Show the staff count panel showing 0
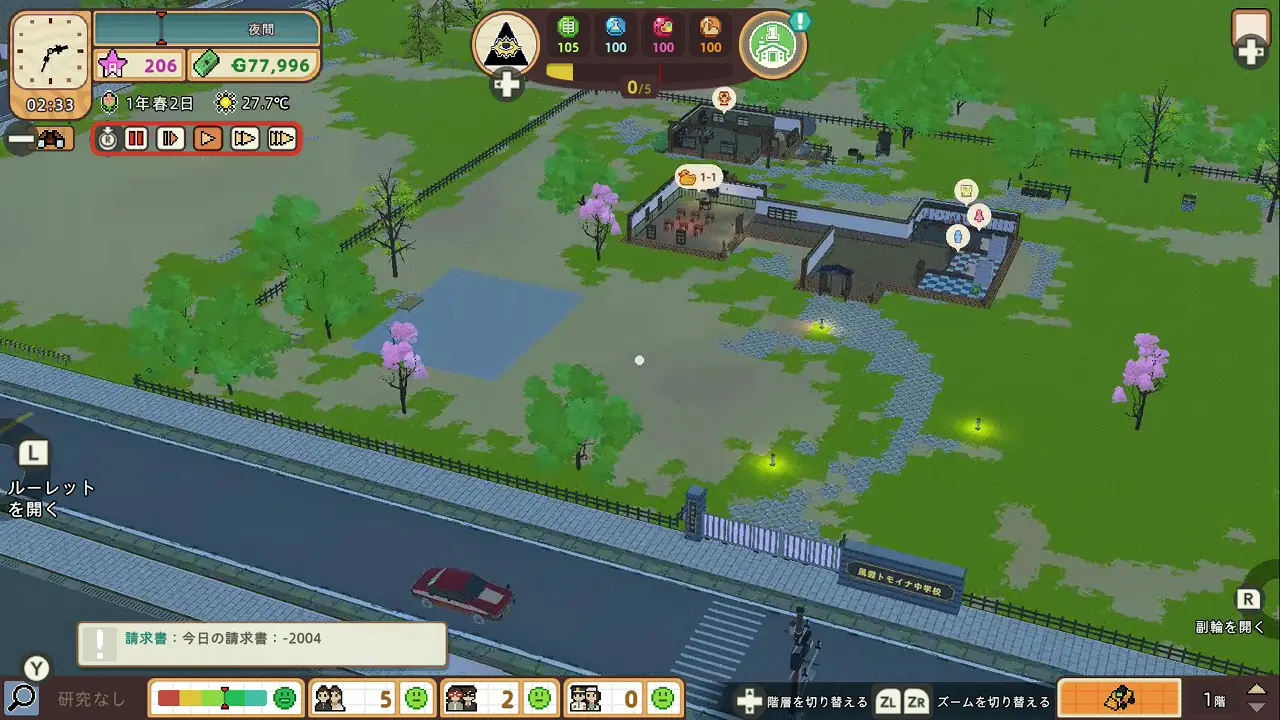This screenshot has width=1280, height=720. [x=623, y=698]
